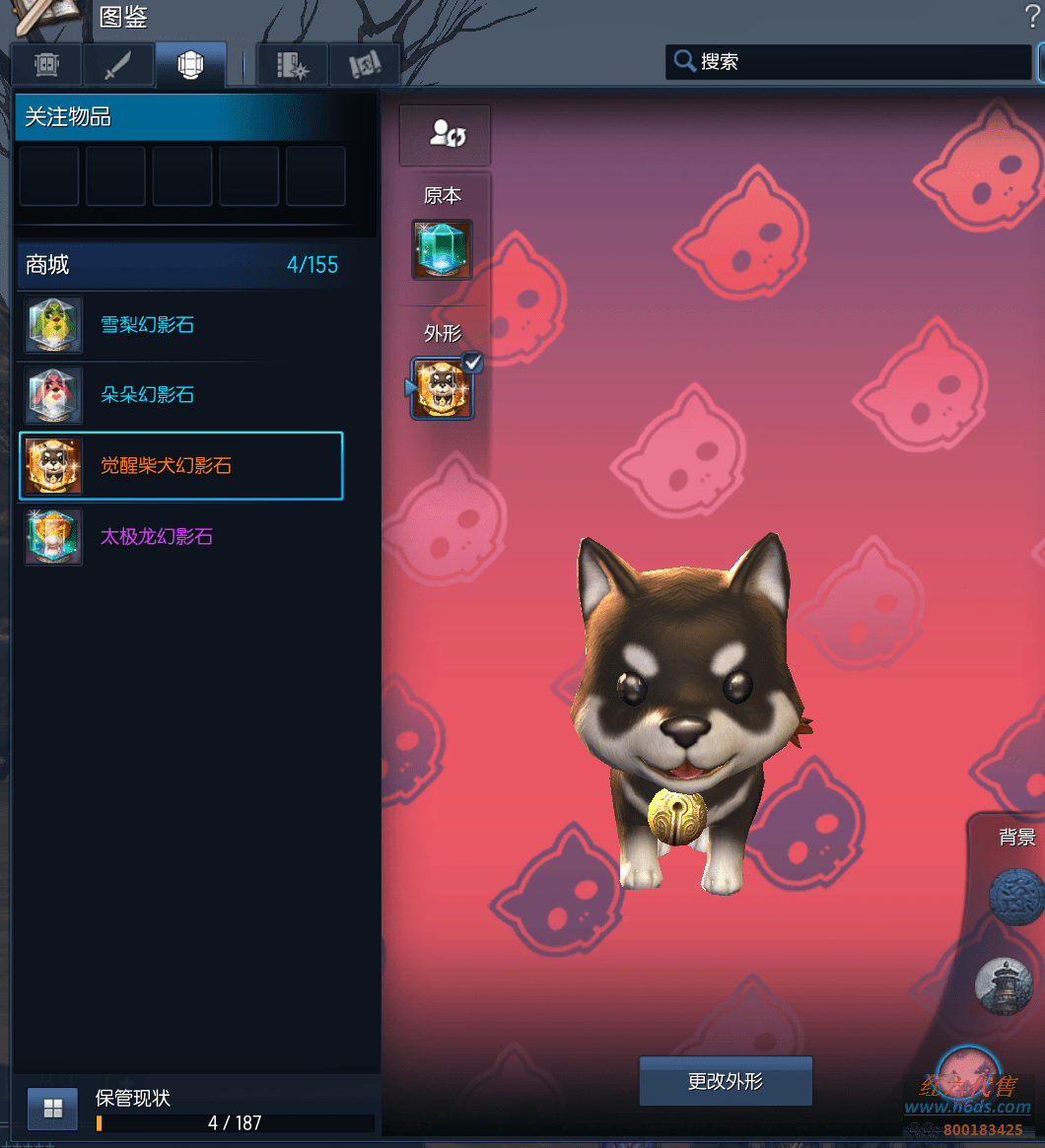Viewport: 1045px width, 1148px height.
Task: Switch to the ticket card tab
Action: [x=364, y=65]
